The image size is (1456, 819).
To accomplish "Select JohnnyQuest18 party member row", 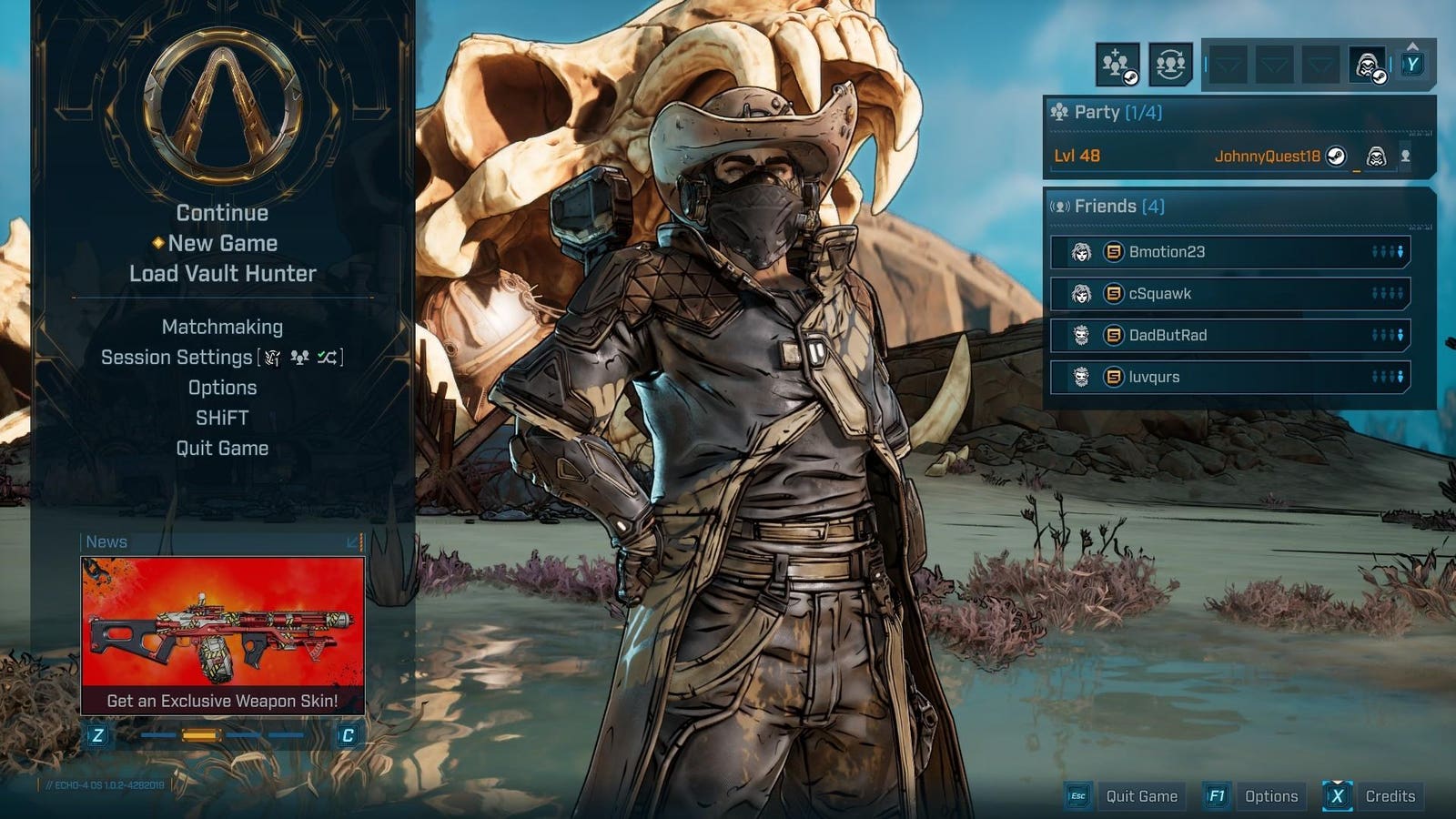I will [x=1230, y=156].
